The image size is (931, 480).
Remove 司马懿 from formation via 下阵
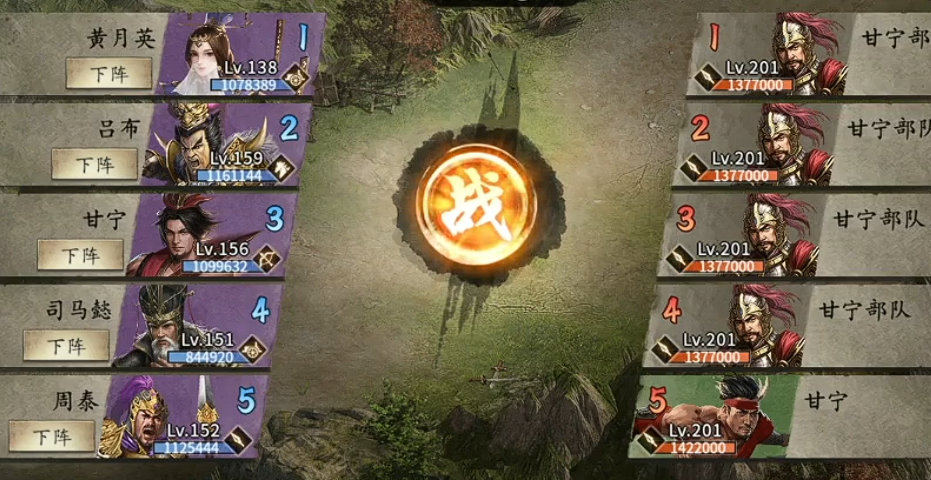(x=66, y=345)
